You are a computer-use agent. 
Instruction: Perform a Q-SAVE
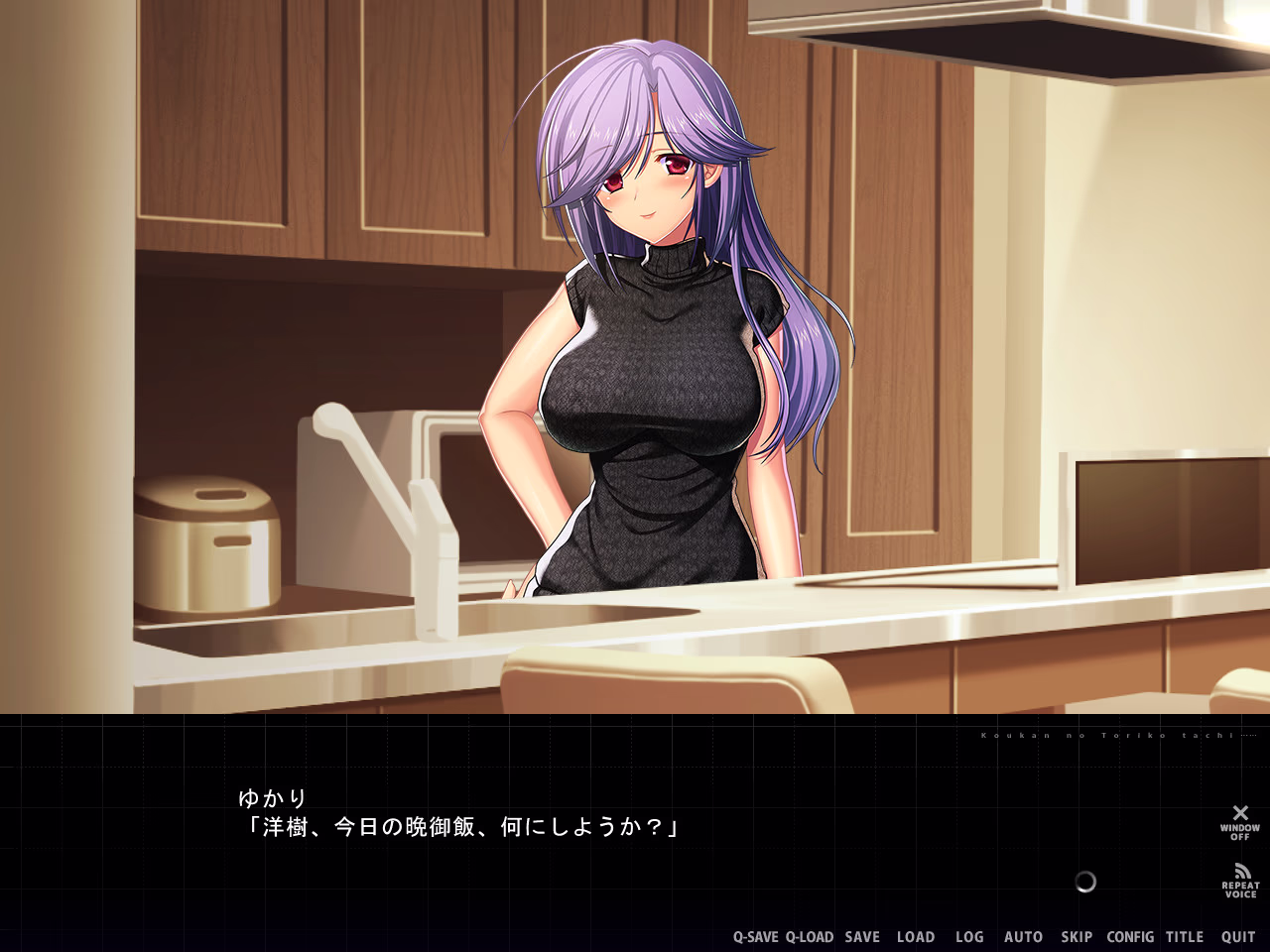(x=756, y=936)
